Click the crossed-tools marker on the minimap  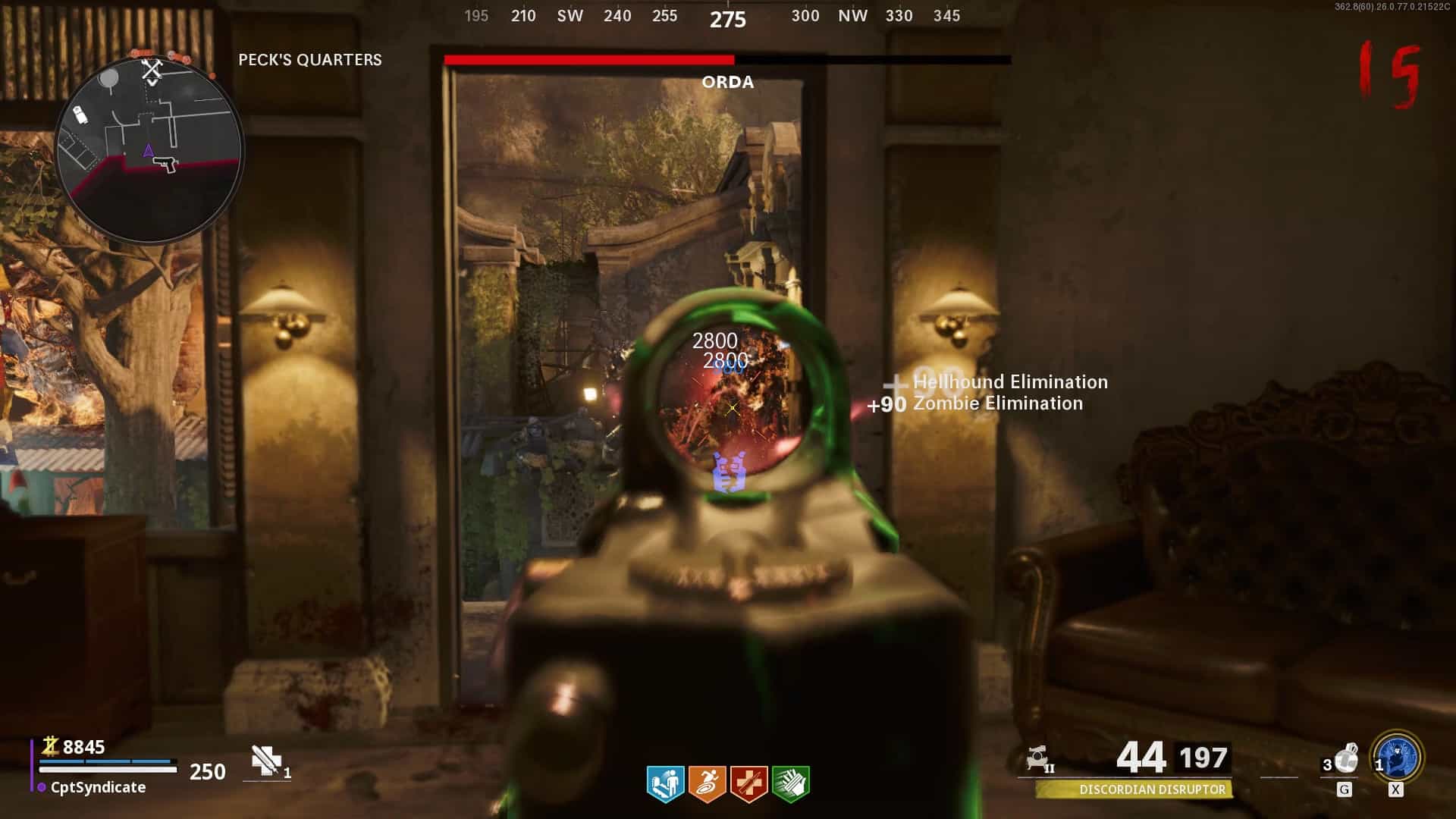152,71
